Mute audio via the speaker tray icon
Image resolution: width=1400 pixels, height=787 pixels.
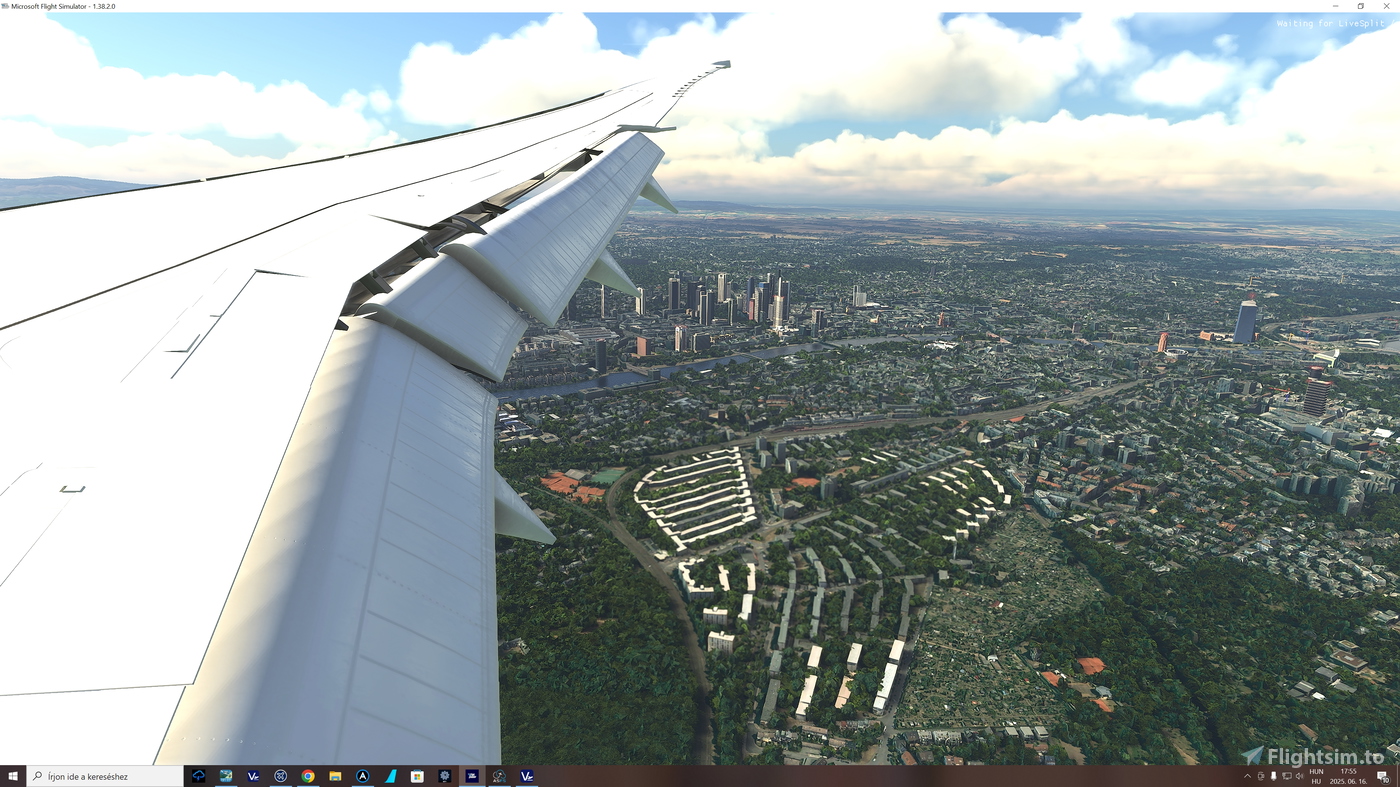[x=1300, y=775]
